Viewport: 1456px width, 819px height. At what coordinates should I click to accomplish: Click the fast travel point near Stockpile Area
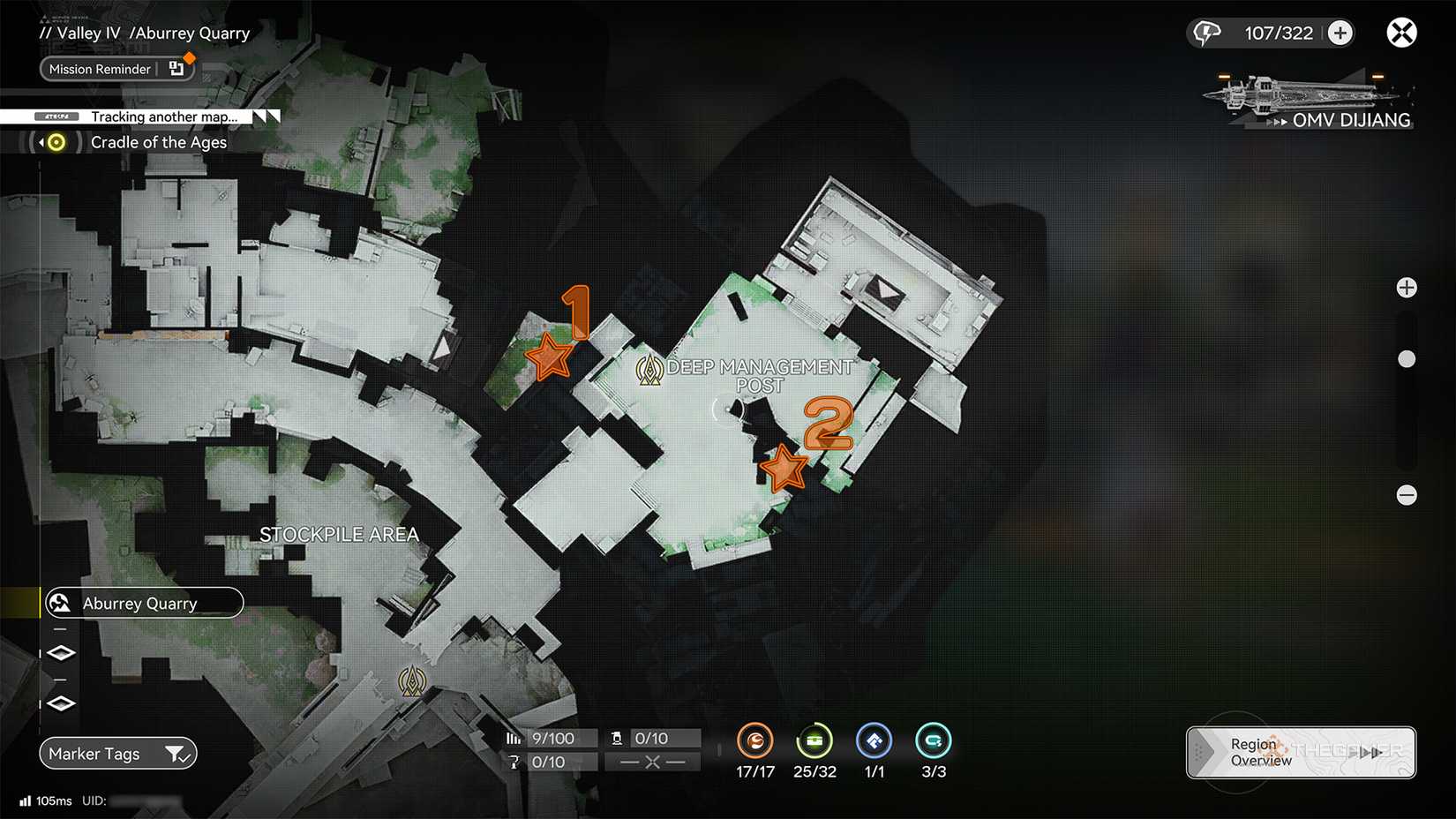412,680
